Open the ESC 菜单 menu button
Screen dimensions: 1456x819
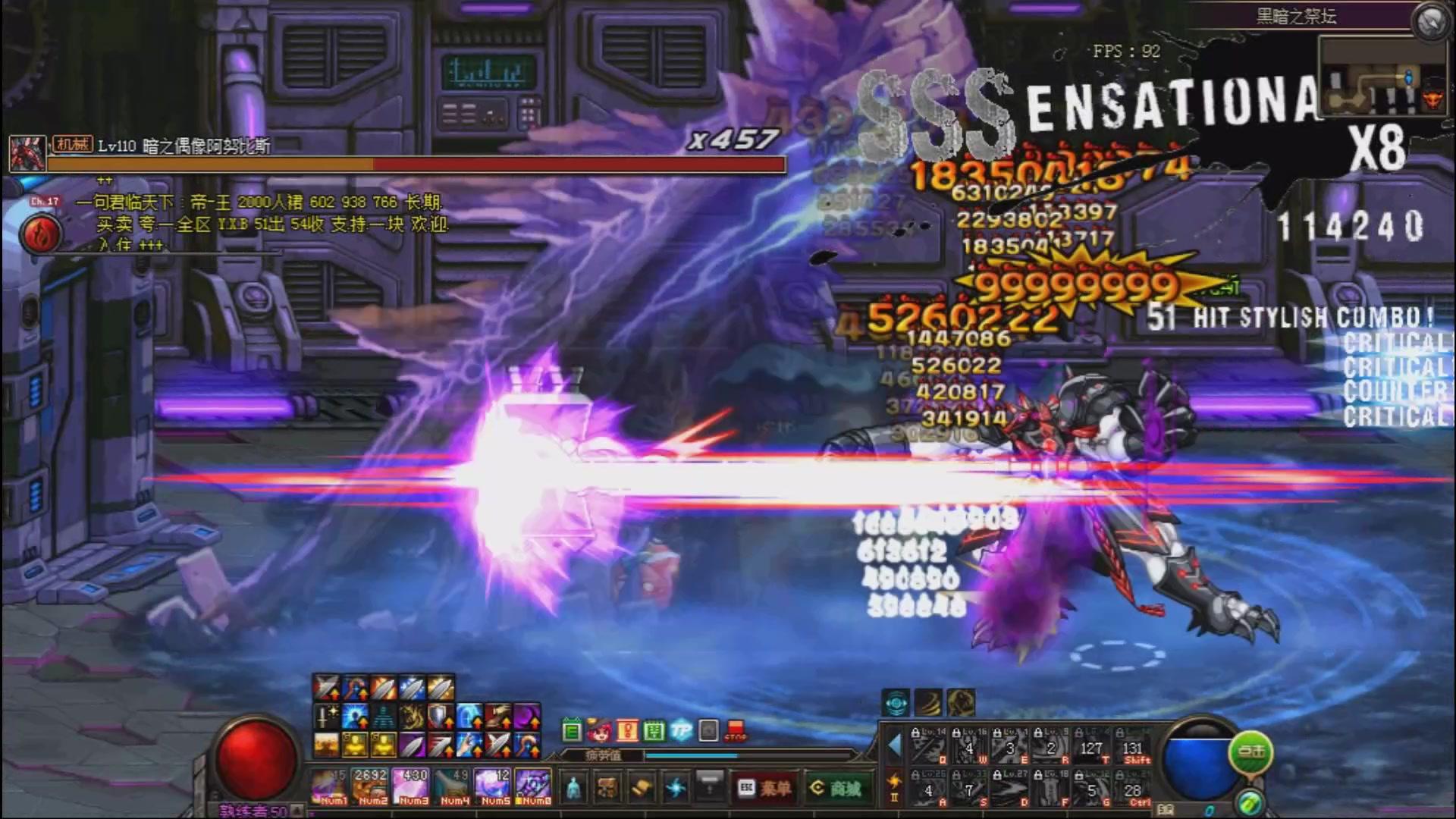765,789
